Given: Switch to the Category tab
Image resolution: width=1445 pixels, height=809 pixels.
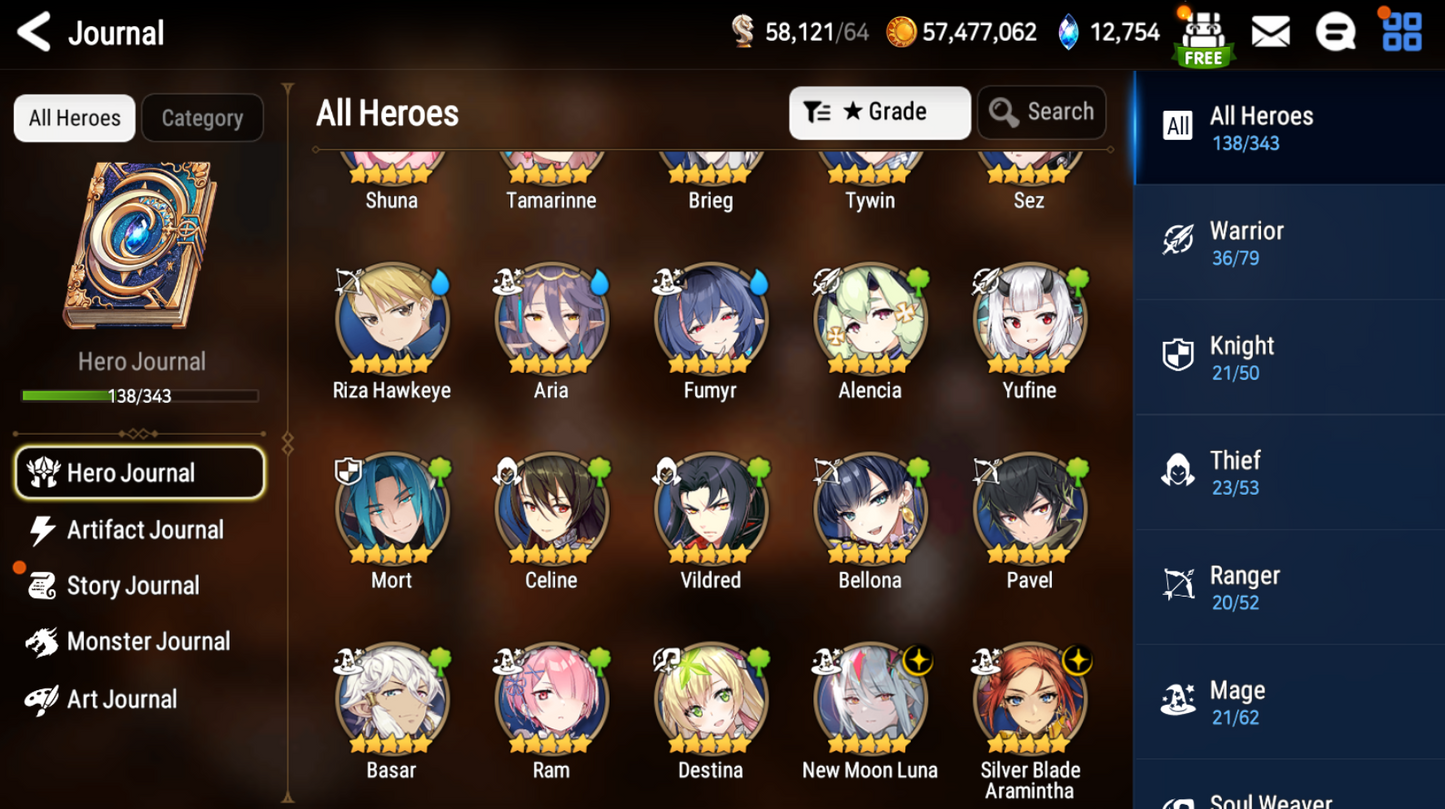Looking at the screenshot, I should click(x=202, y=118).
